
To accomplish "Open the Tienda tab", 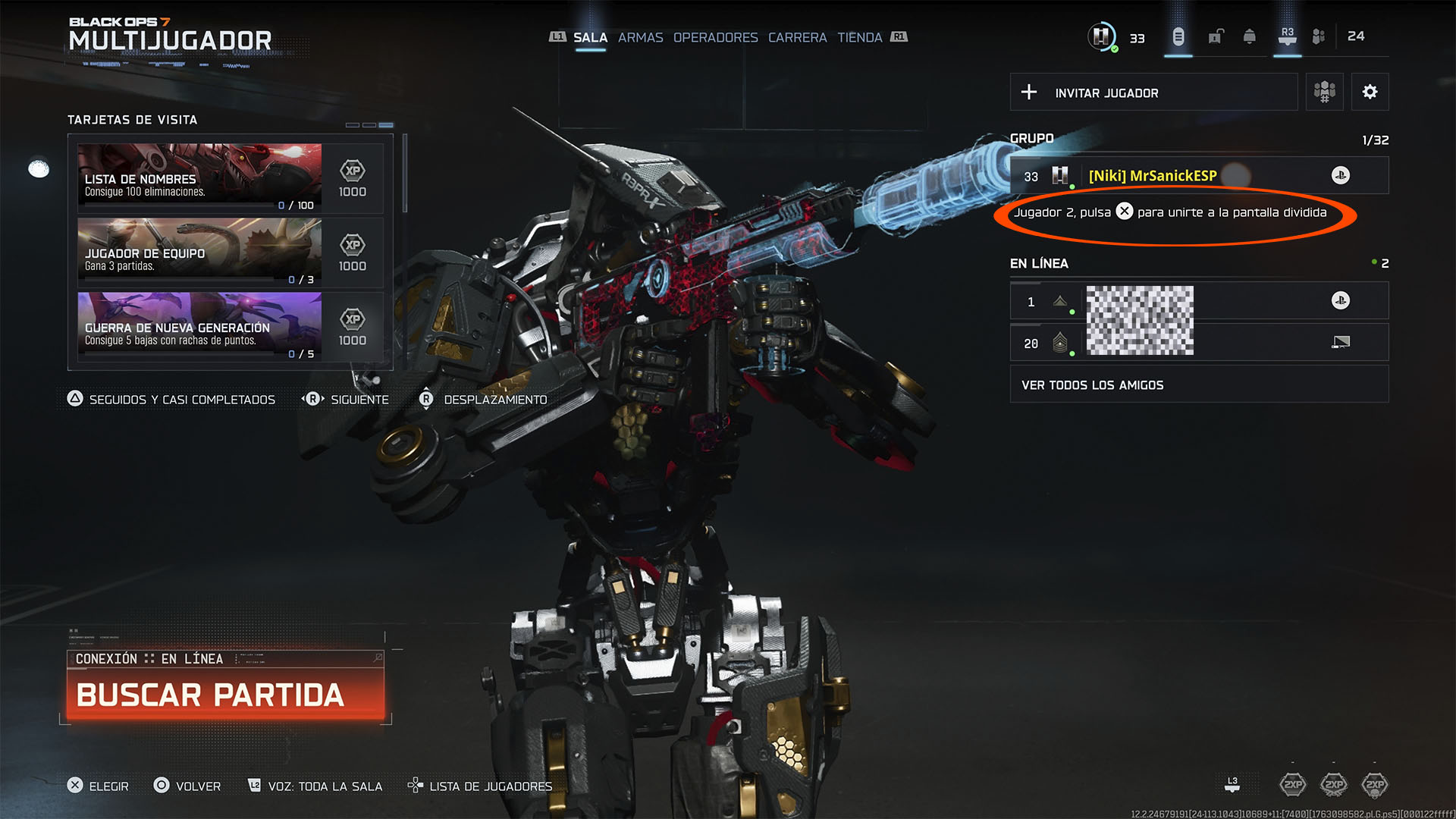I will [859, 37].
